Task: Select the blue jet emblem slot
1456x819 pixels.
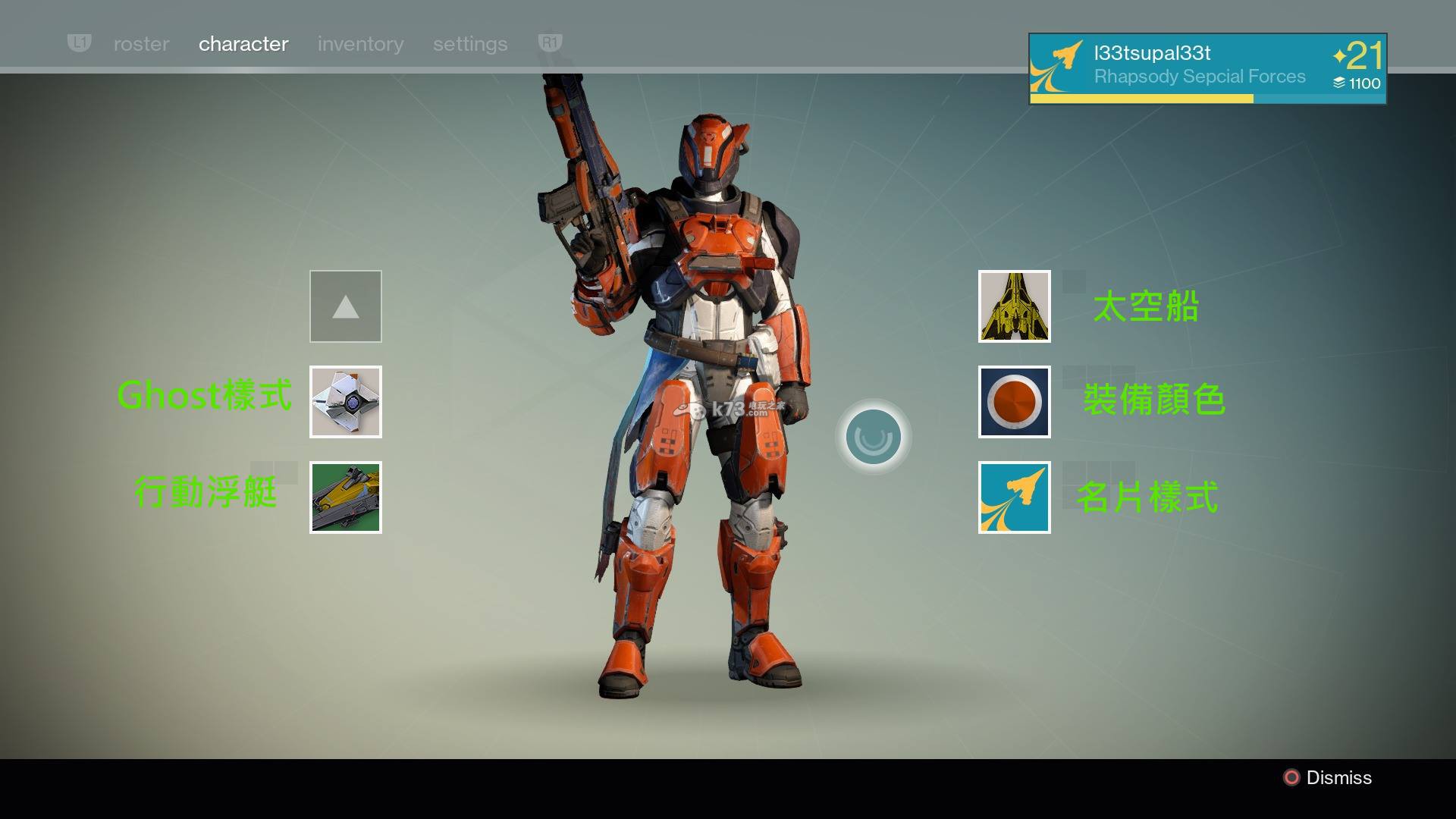Action: [1015, 497]
